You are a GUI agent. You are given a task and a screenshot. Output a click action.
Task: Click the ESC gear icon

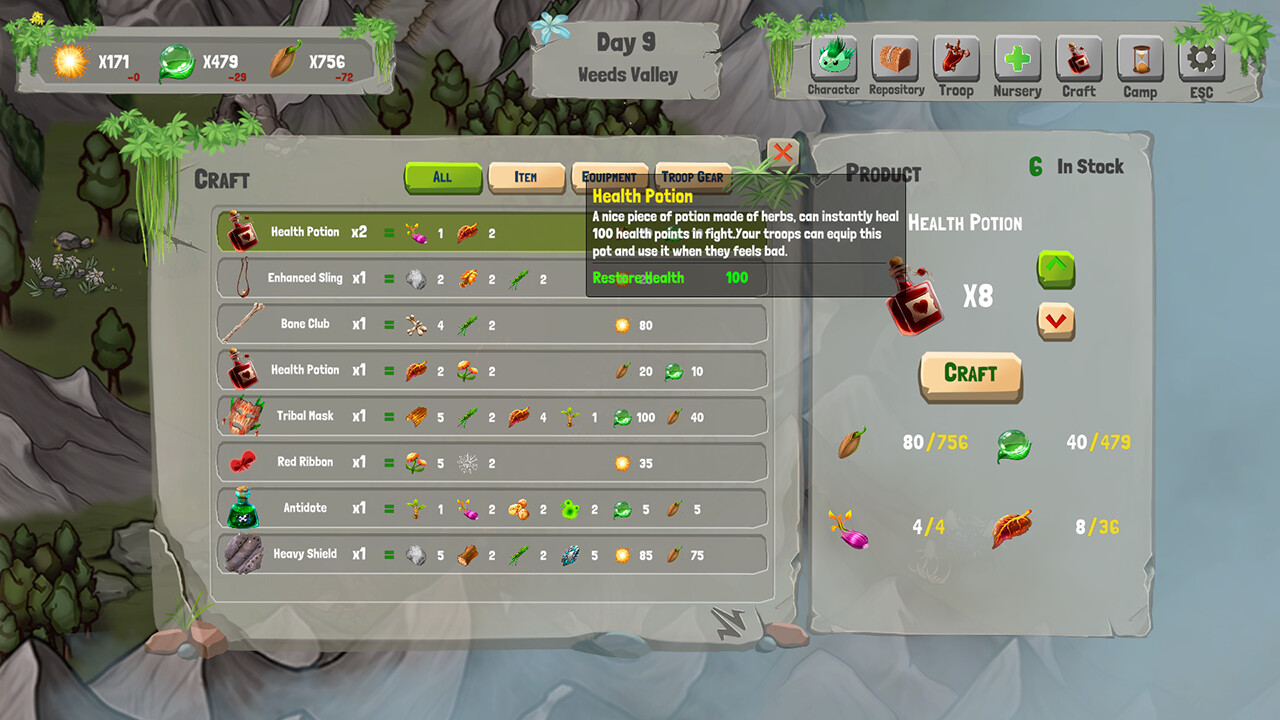tap(1201, 62)
